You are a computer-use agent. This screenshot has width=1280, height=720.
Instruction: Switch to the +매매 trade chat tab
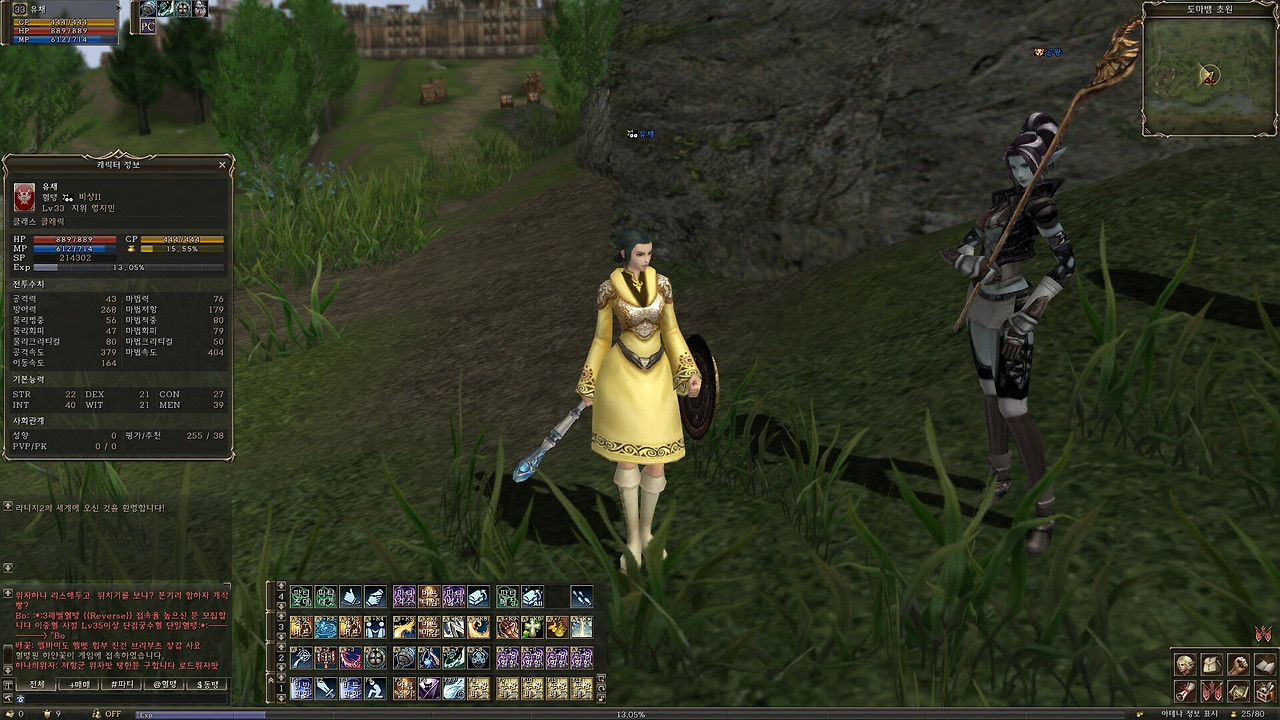pos(79,684)
